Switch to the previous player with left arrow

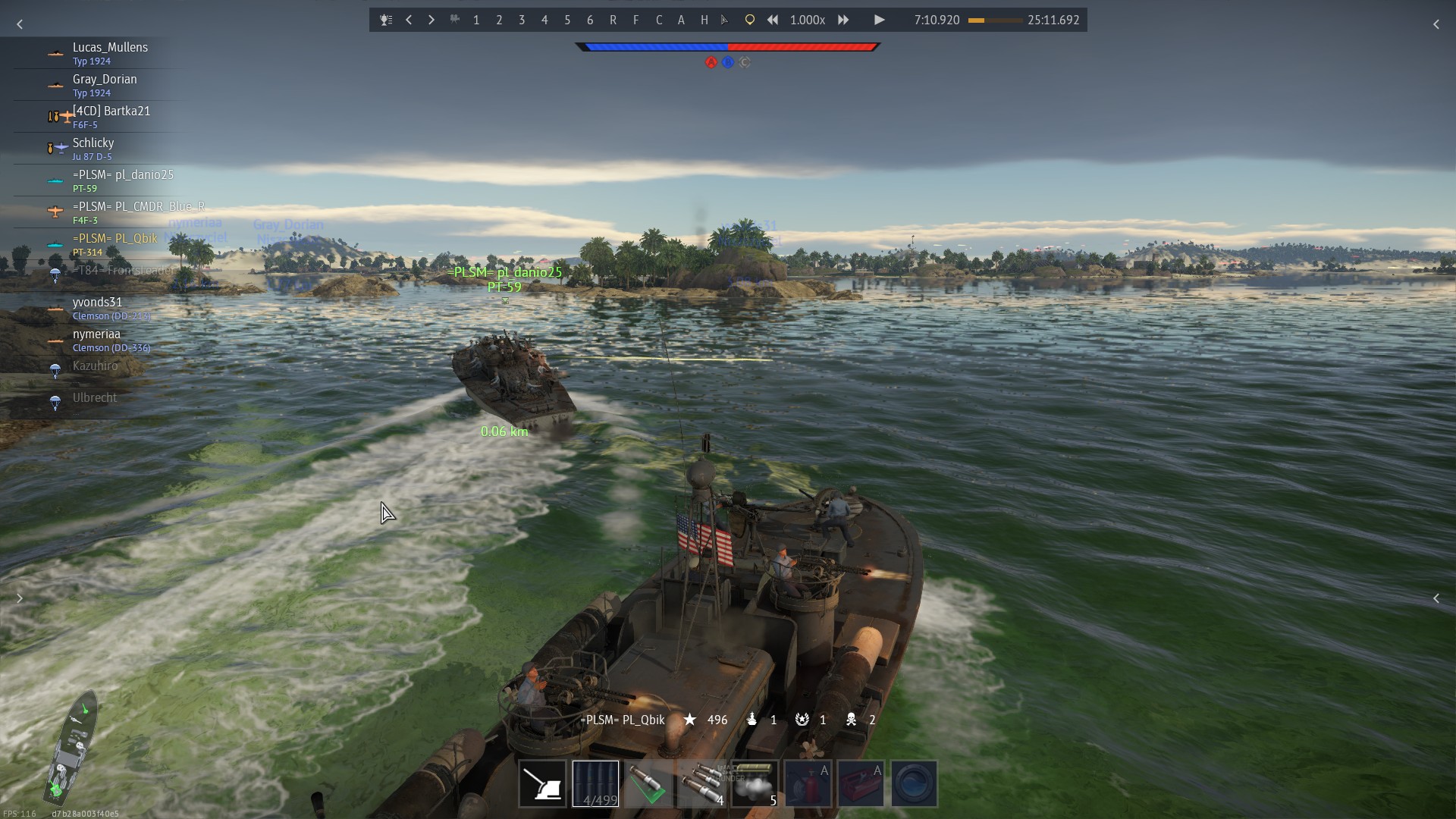[x=409, y=20]
